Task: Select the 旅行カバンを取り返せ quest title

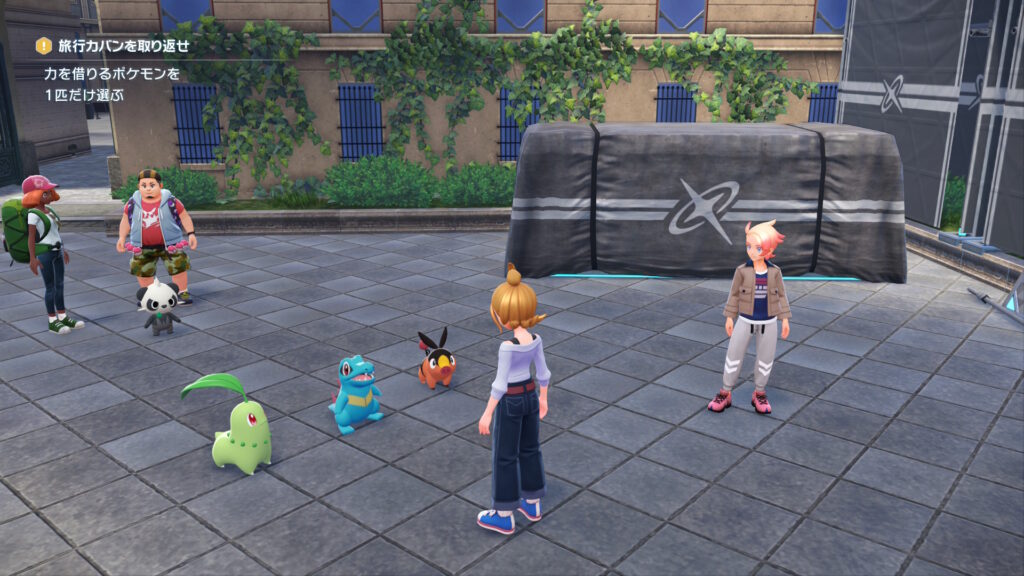Action: [124, 46]
